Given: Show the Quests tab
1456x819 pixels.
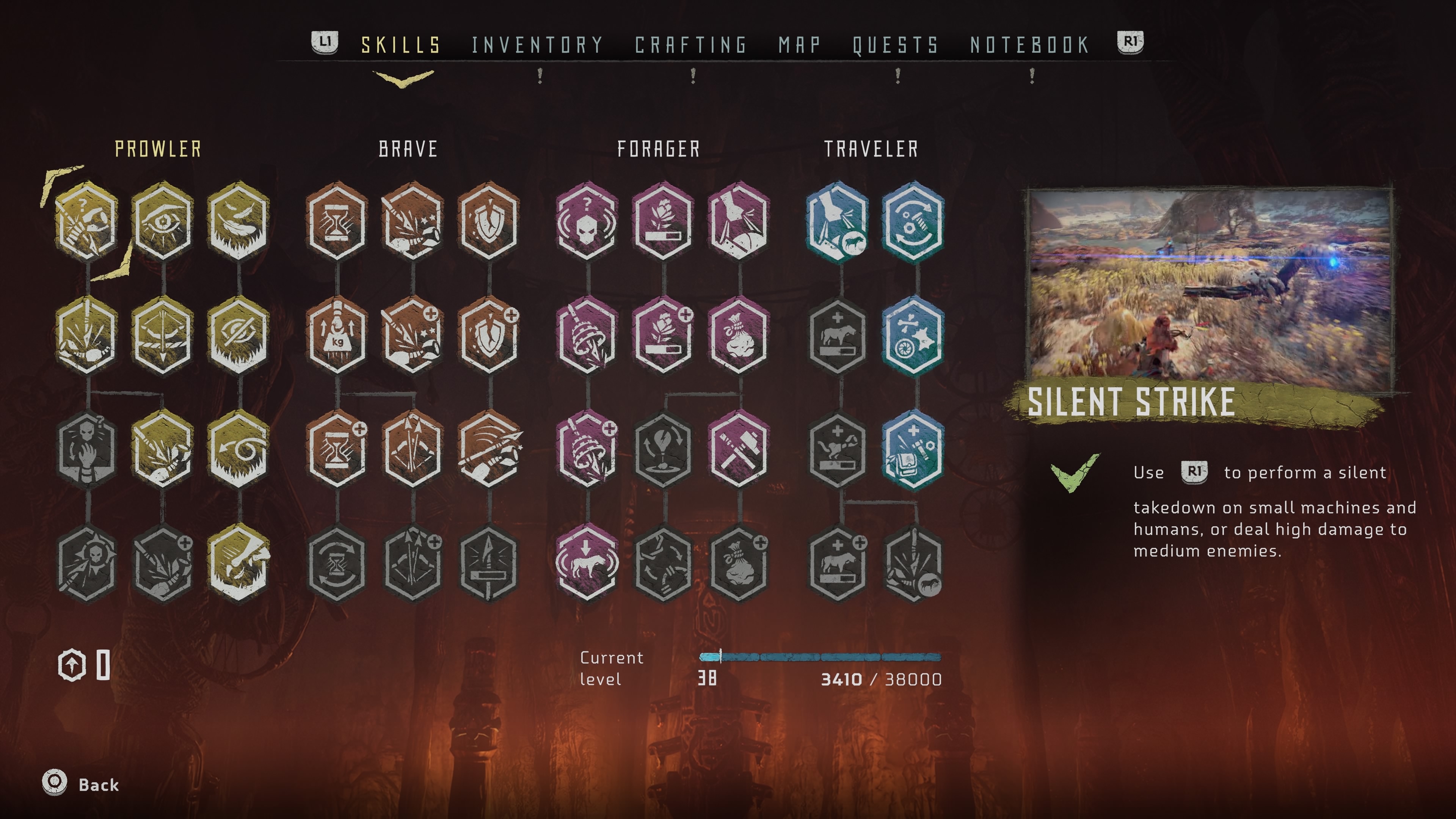Looking at the screenshot, I should (x=895, y=45).
